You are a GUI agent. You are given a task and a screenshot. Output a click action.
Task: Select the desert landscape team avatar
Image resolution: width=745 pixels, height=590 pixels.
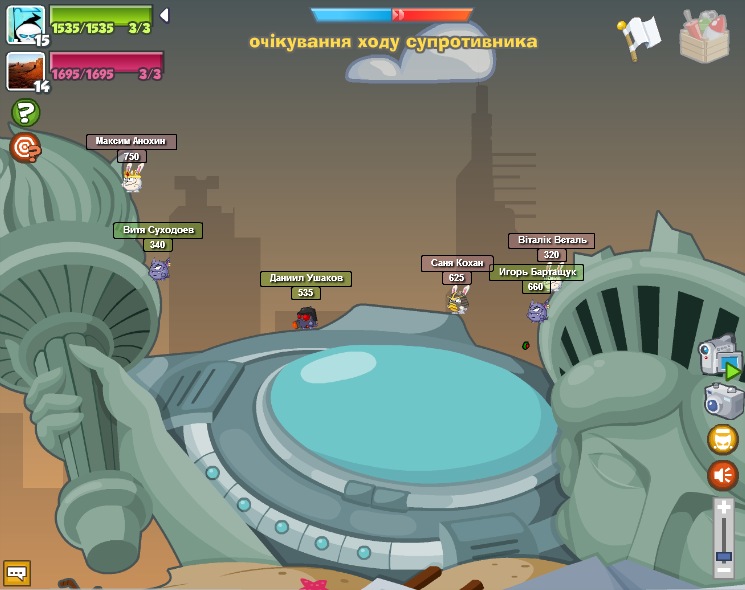[25, 71]
